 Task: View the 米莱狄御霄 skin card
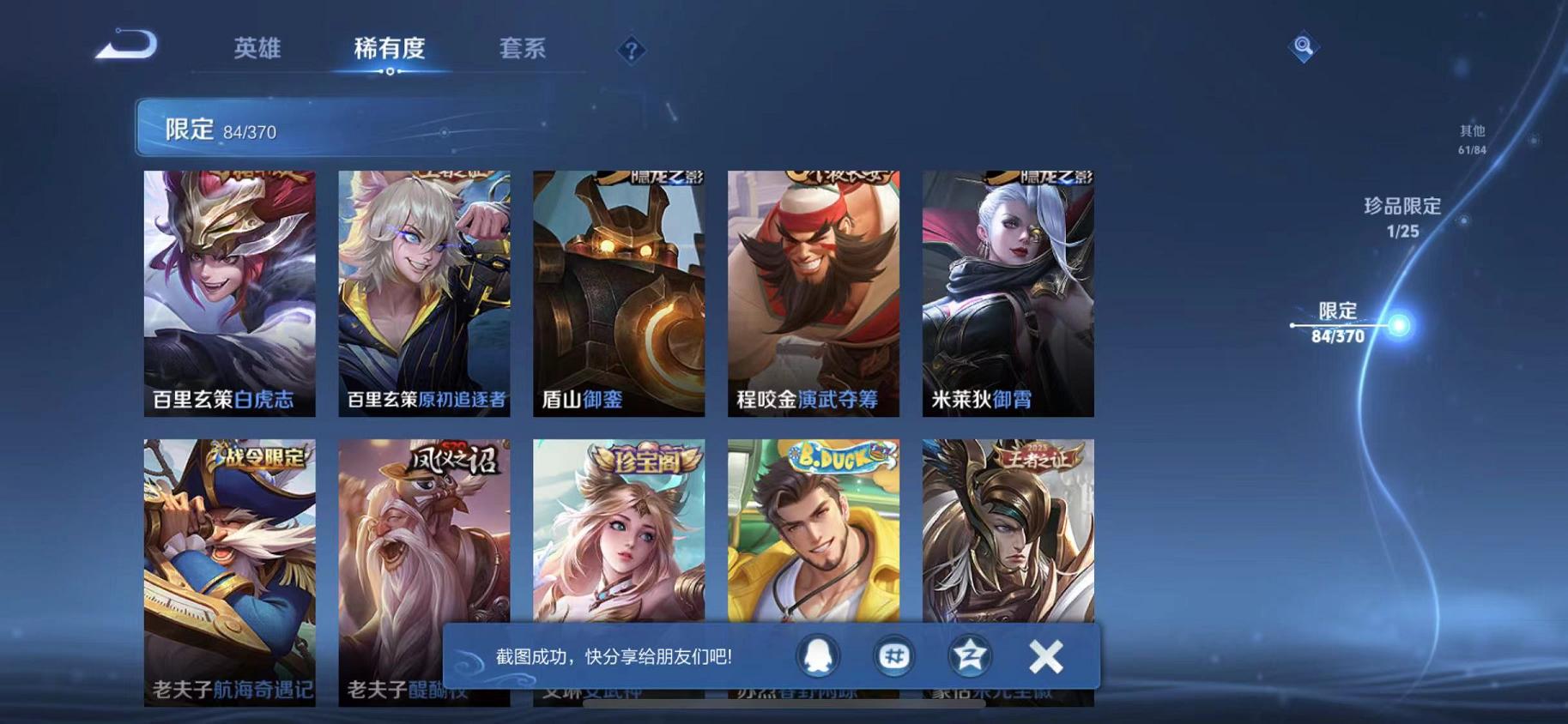click(1007, 292)
